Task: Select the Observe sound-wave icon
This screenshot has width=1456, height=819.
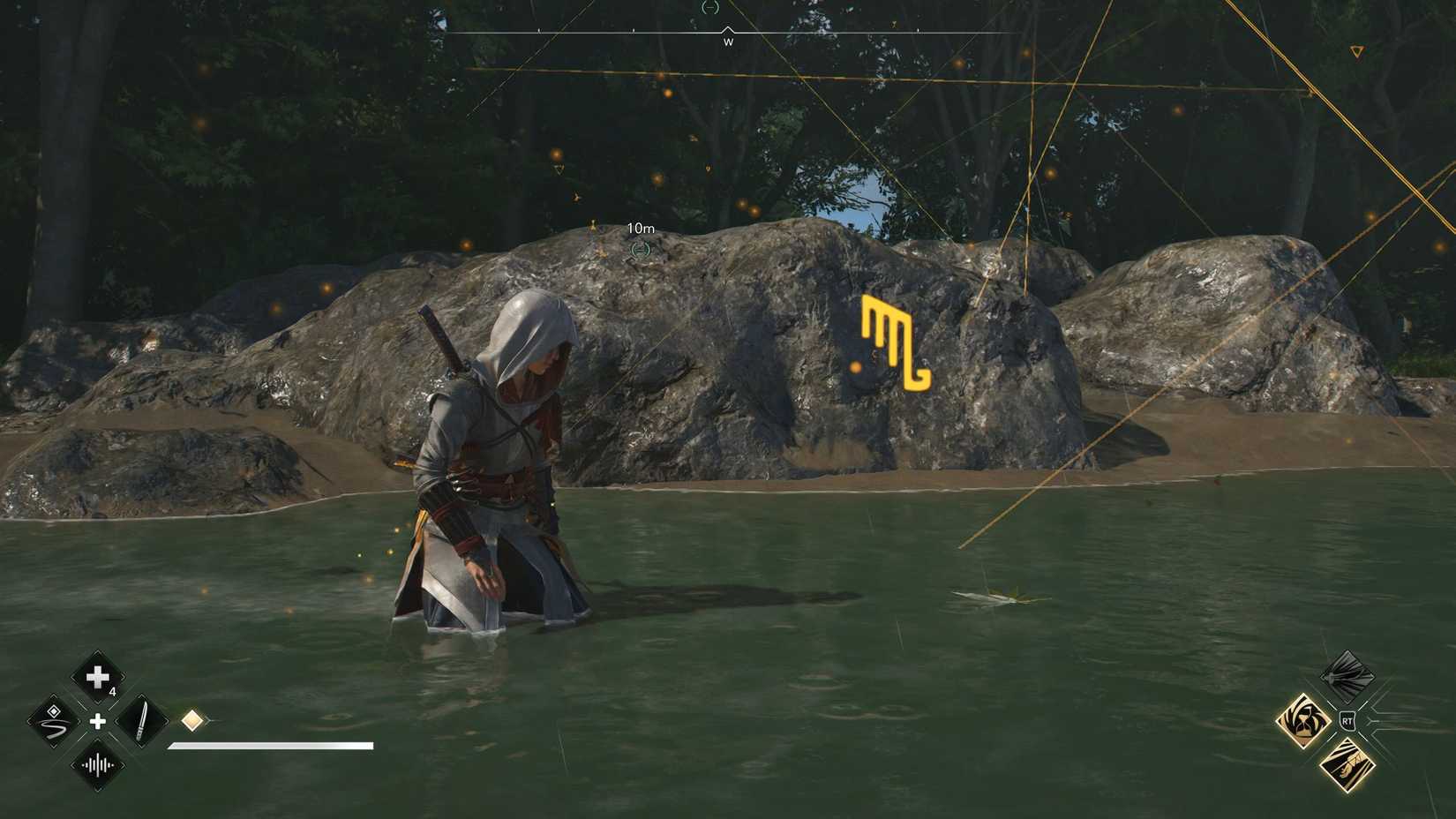Action: (97, 765)
